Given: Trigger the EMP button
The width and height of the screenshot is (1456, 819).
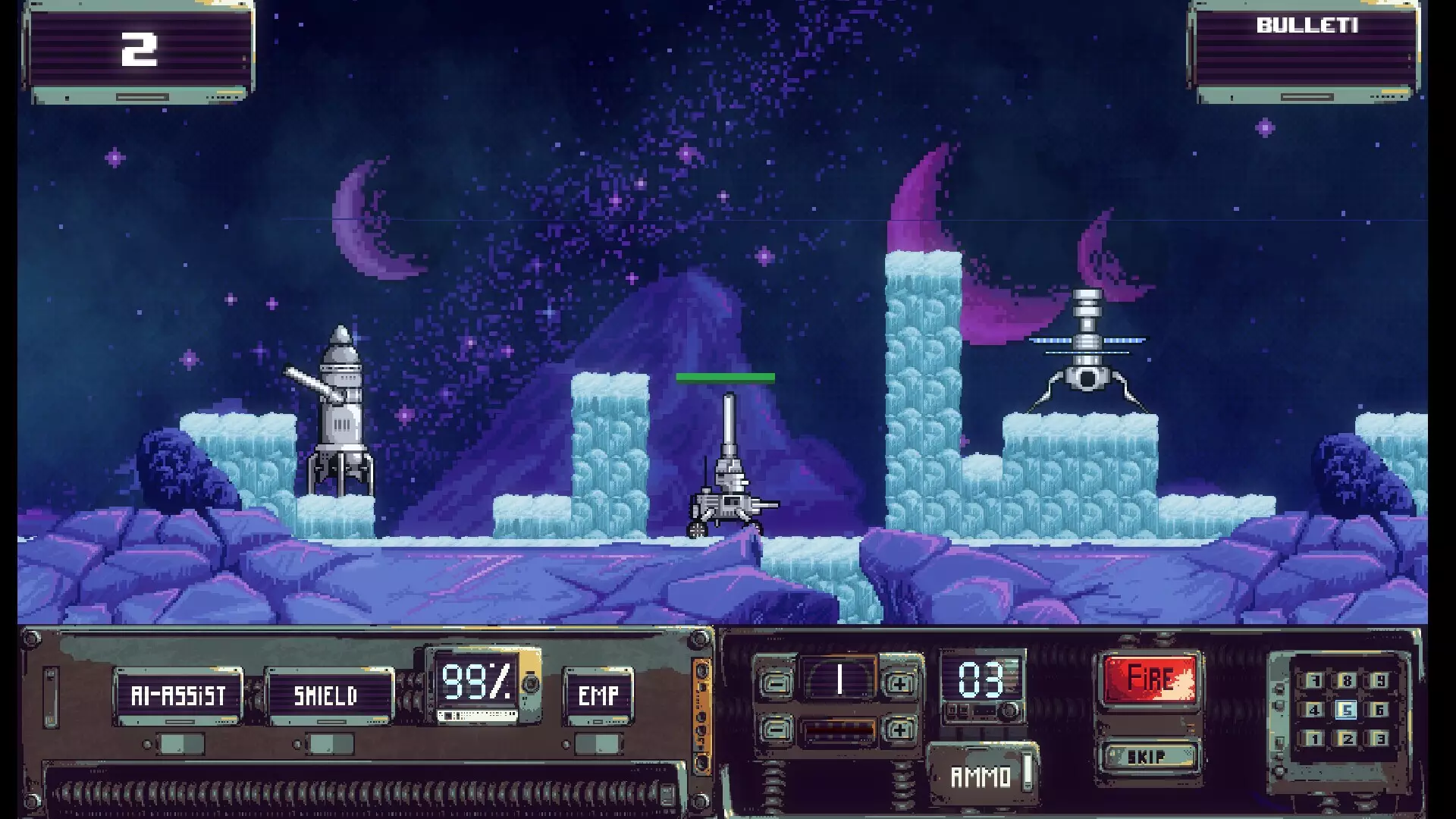Looking at the screenshot, I should pyautogui.click(x=598, y=695).
